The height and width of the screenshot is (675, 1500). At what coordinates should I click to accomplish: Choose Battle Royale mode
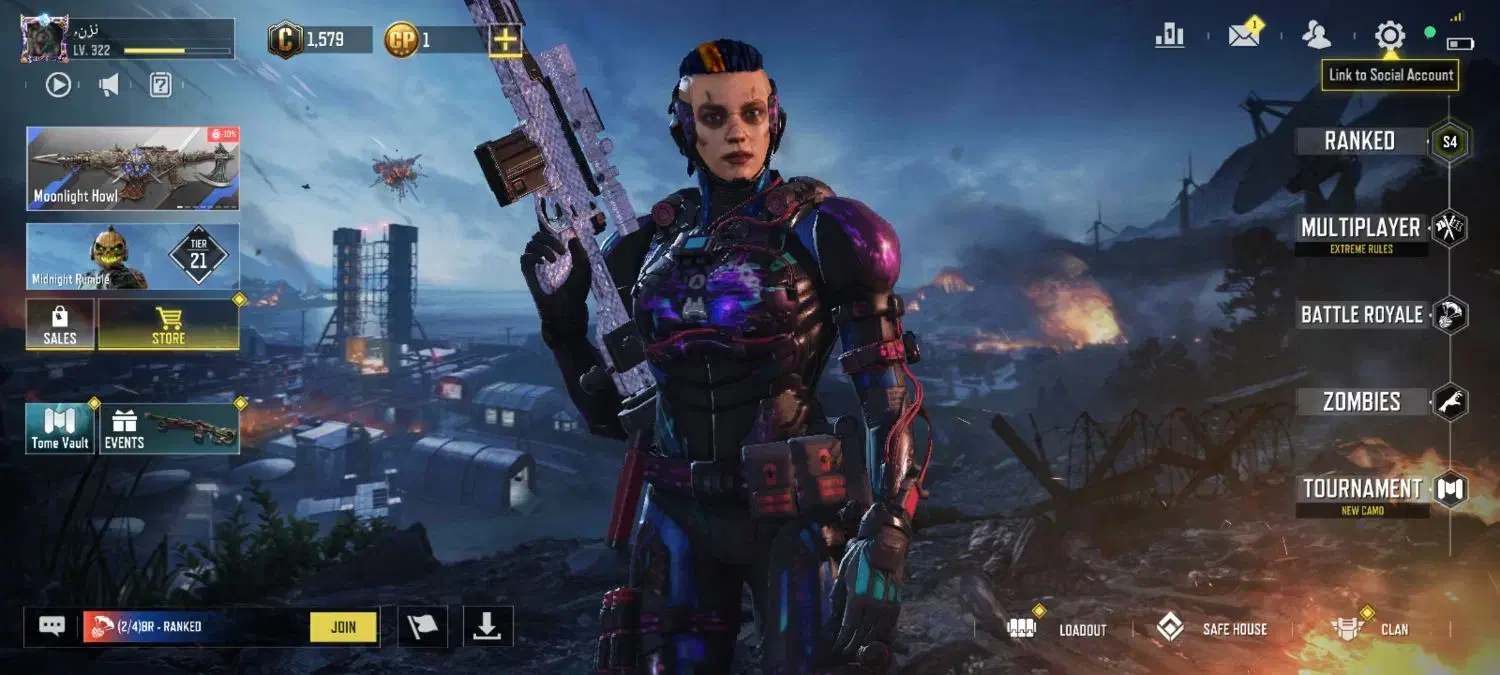[1362, 315]
